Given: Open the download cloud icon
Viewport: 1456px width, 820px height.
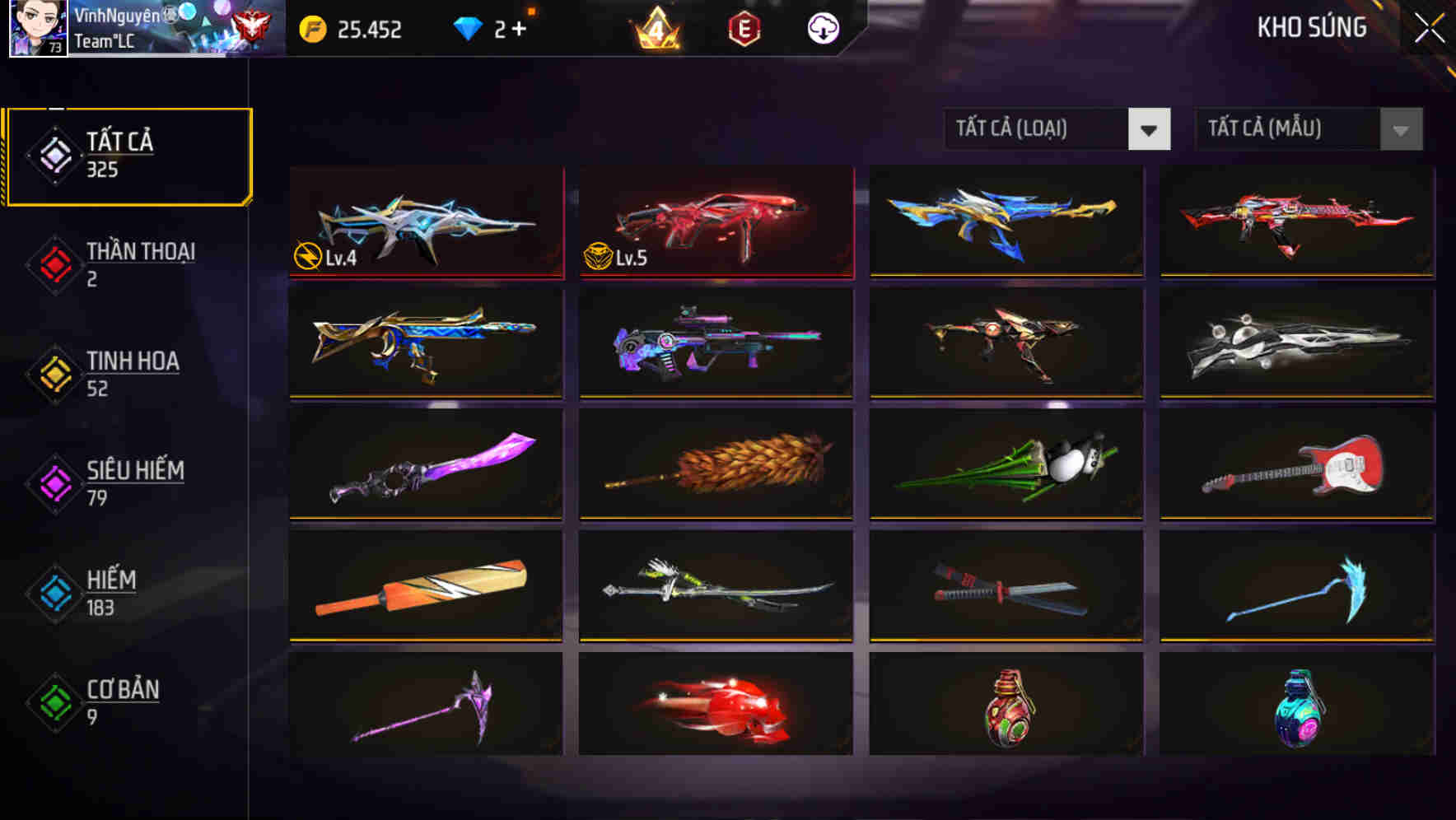Looking at the screenshot, I should tap(824, 27).
